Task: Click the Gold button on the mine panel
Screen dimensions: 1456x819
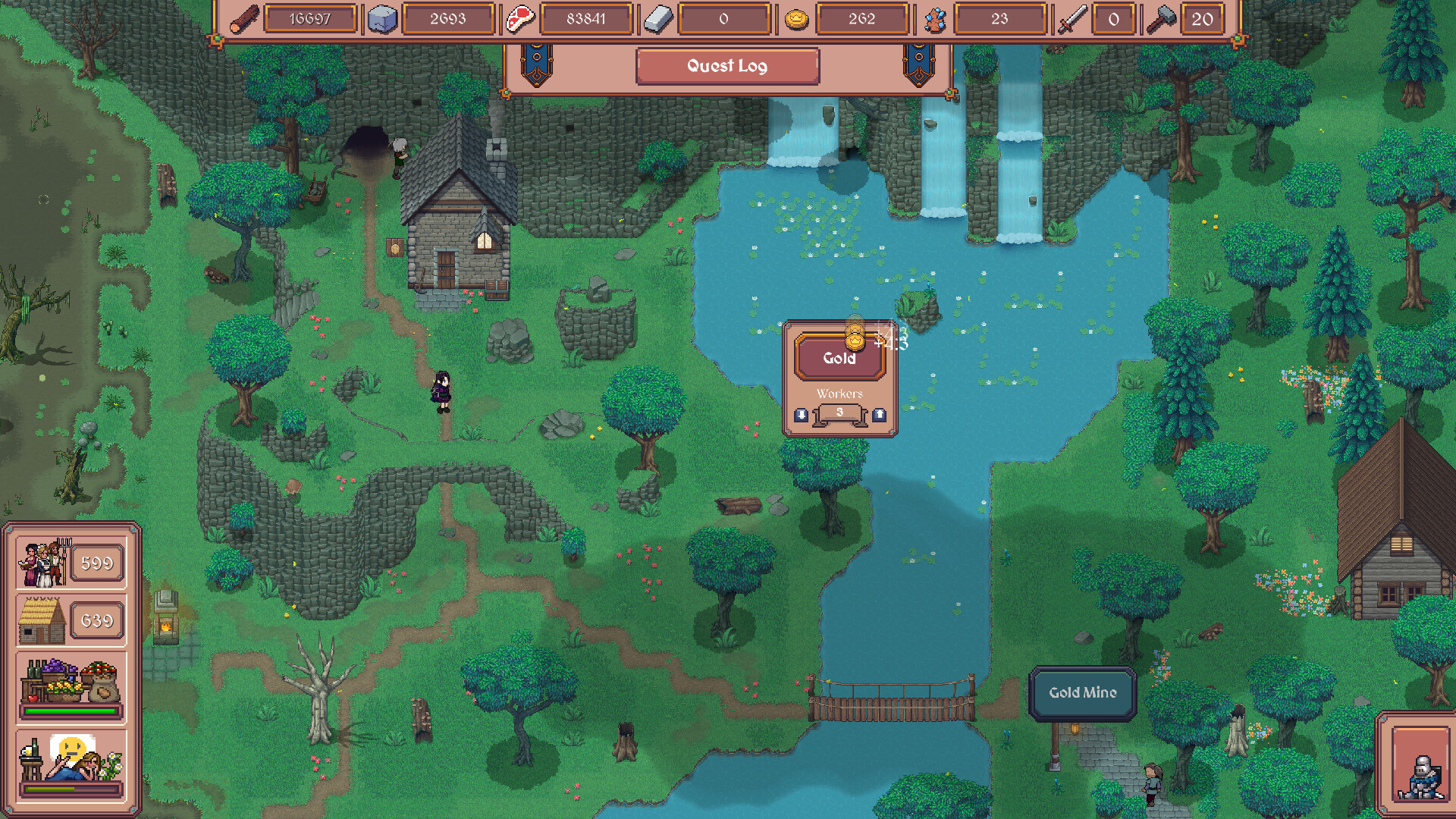Action: (839, 358)
